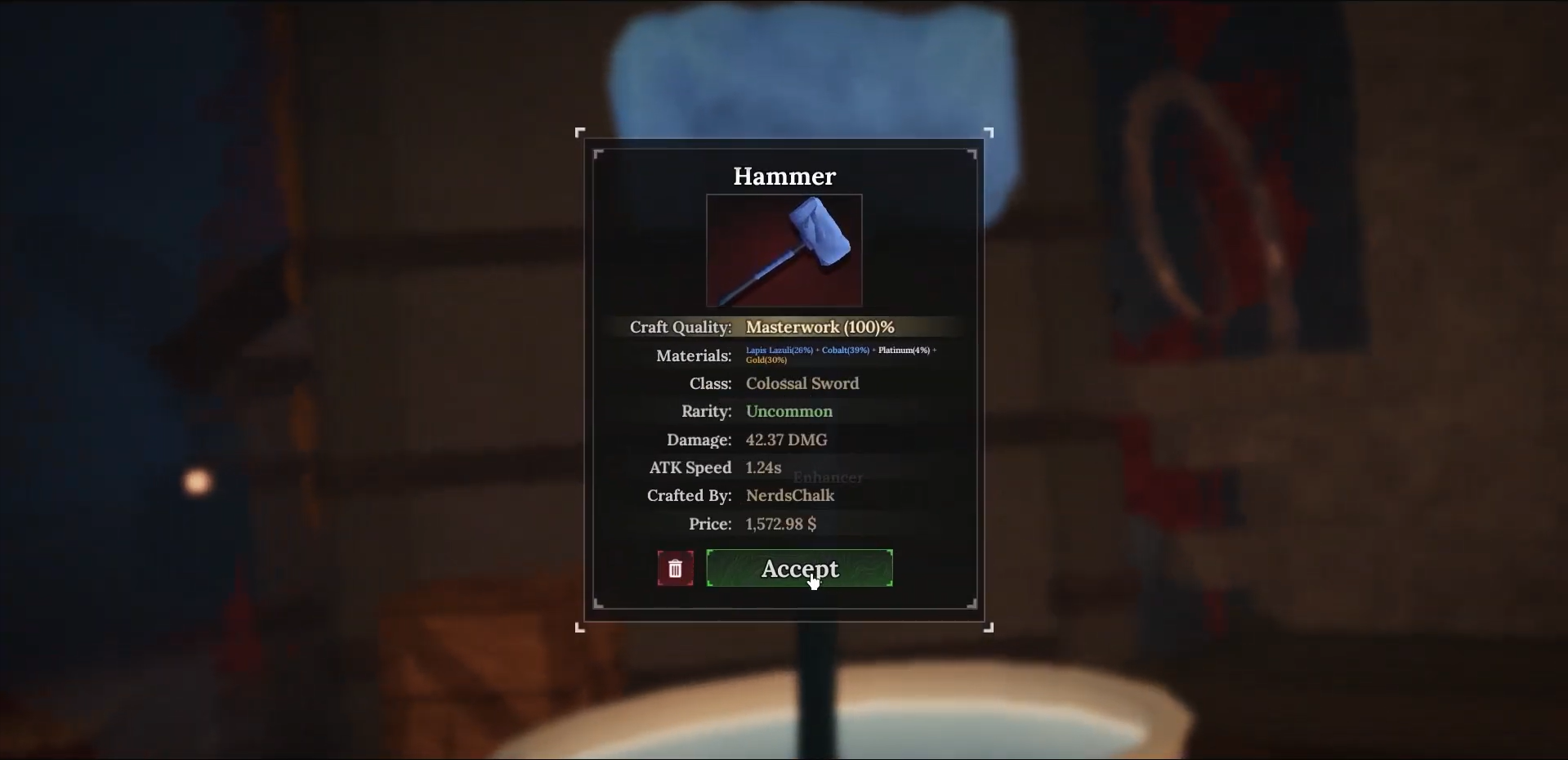Select the 42.37 DMG damage value
Image resolution: width=1568 pixels, height=760 pixels.
pyautogui.click(x=786, y=439)
